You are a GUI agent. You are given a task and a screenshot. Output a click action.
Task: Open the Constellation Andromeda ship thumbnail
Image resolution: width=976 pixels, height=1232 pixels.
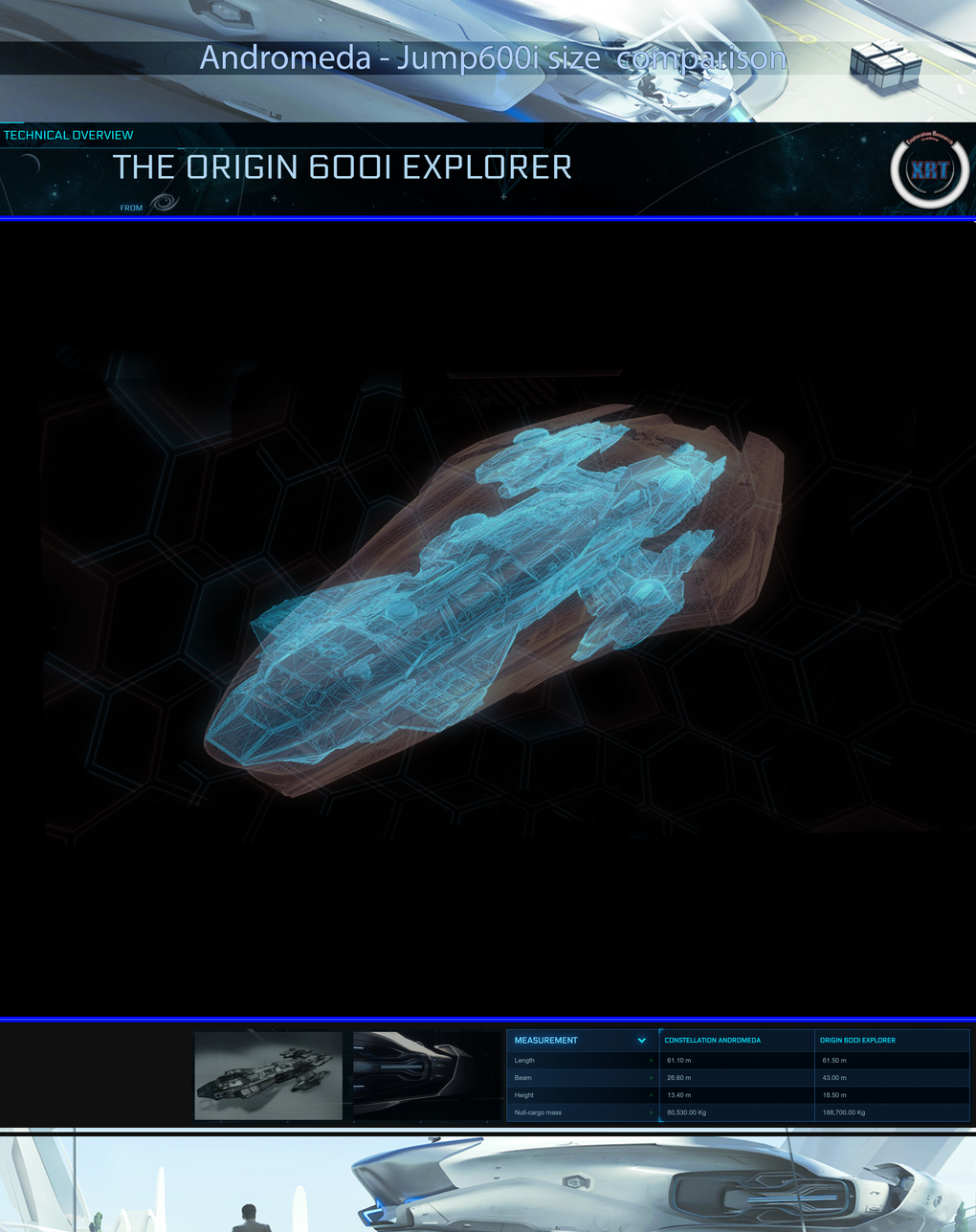coord(268,1075)
